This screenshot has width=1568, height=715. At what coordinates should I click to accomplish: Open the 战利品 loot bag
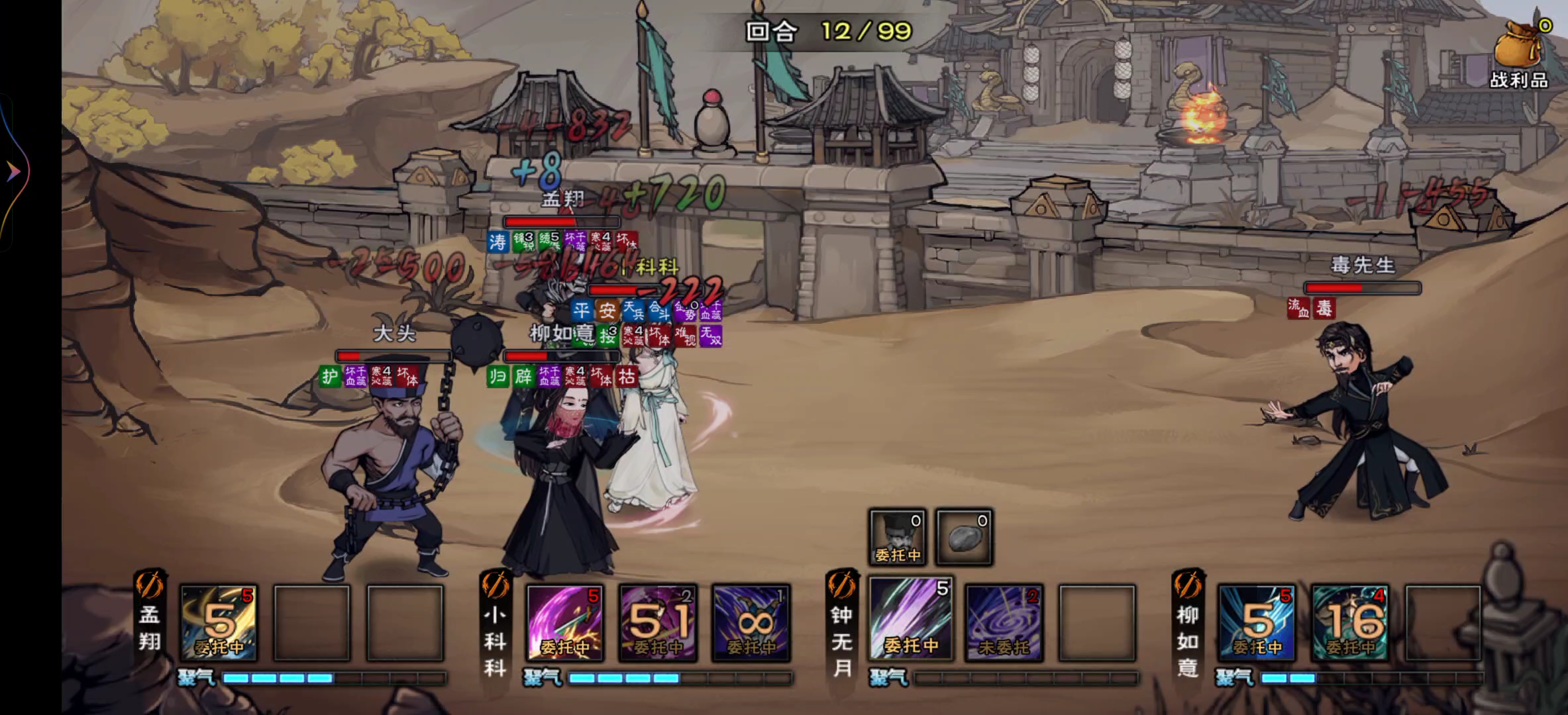1520,54
